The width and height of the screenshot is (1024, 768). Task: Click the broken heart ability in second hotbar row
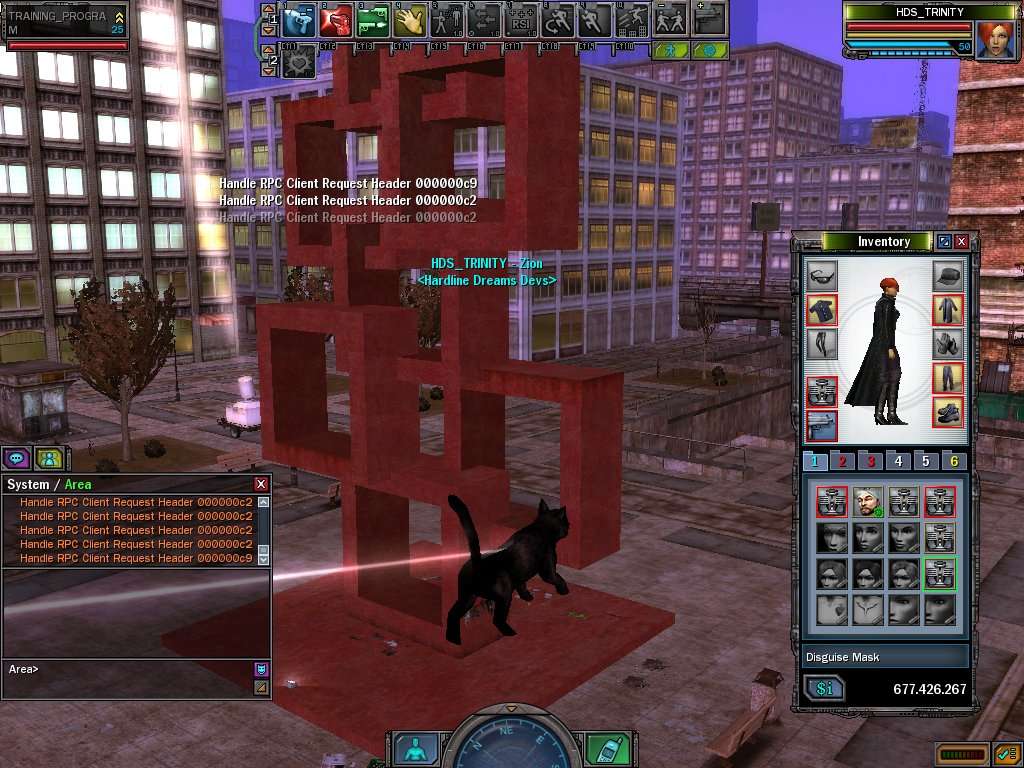pyautogui.click(x=299, y=62)
